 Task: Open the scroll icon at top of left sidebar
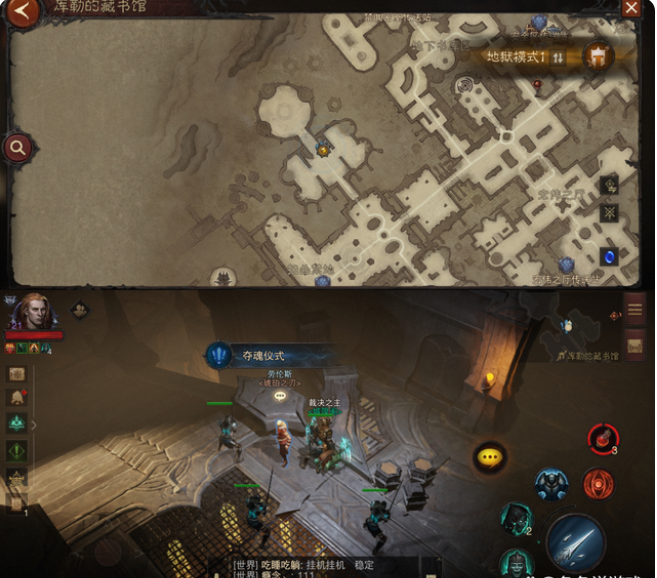(x=18, y=373)
